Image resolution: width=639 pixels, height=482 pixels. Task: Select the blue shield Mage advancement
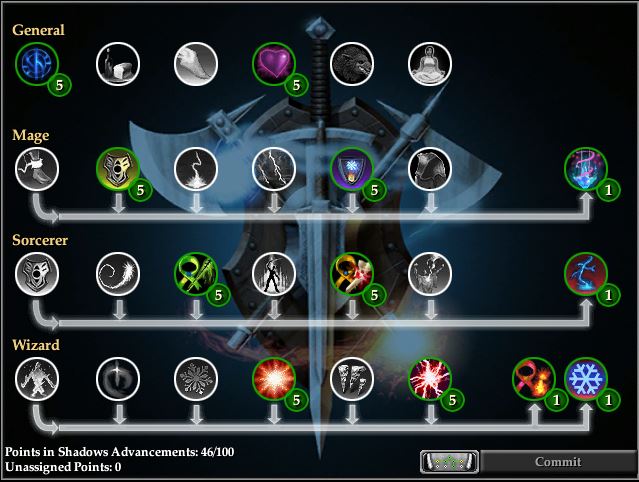tap(352, 168)
